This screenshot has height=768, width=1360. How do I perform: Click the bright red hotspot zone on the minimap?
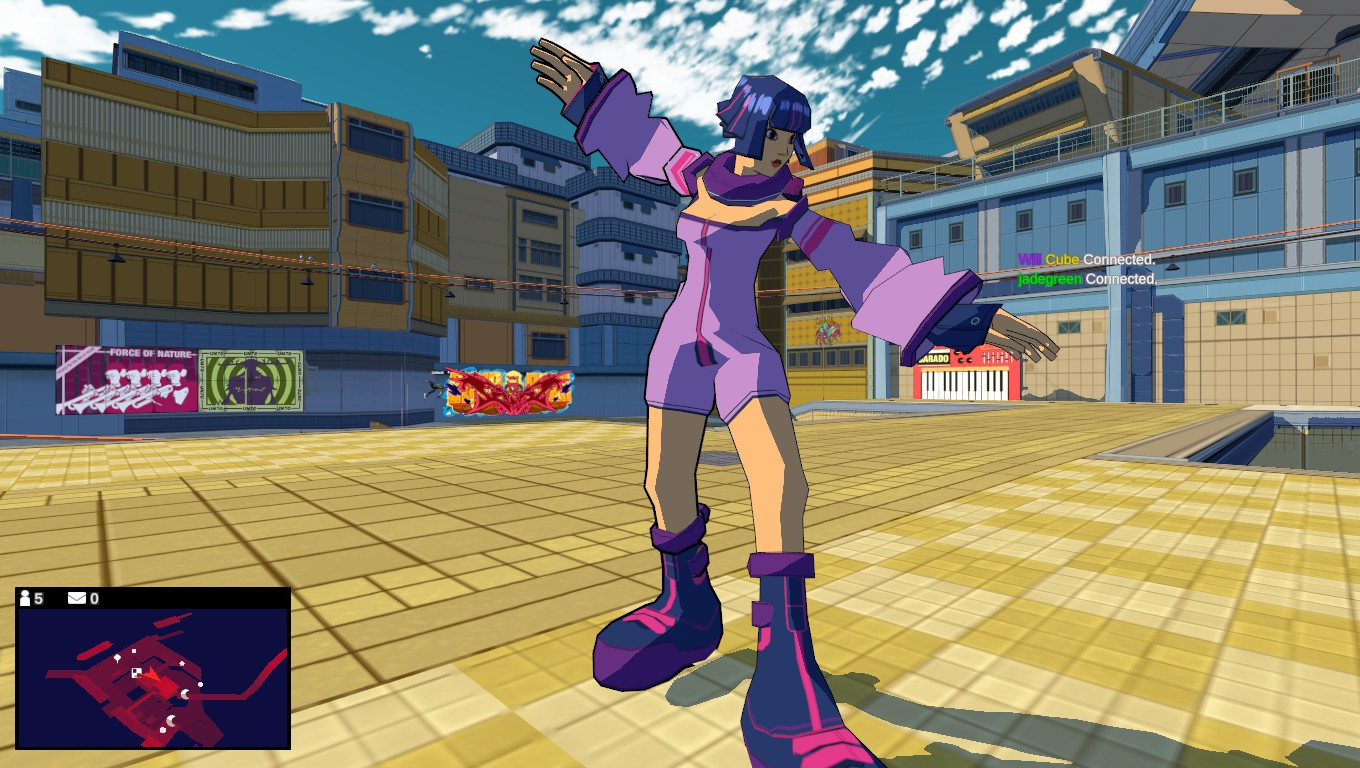pyautogui.click(x=166, y=685)
